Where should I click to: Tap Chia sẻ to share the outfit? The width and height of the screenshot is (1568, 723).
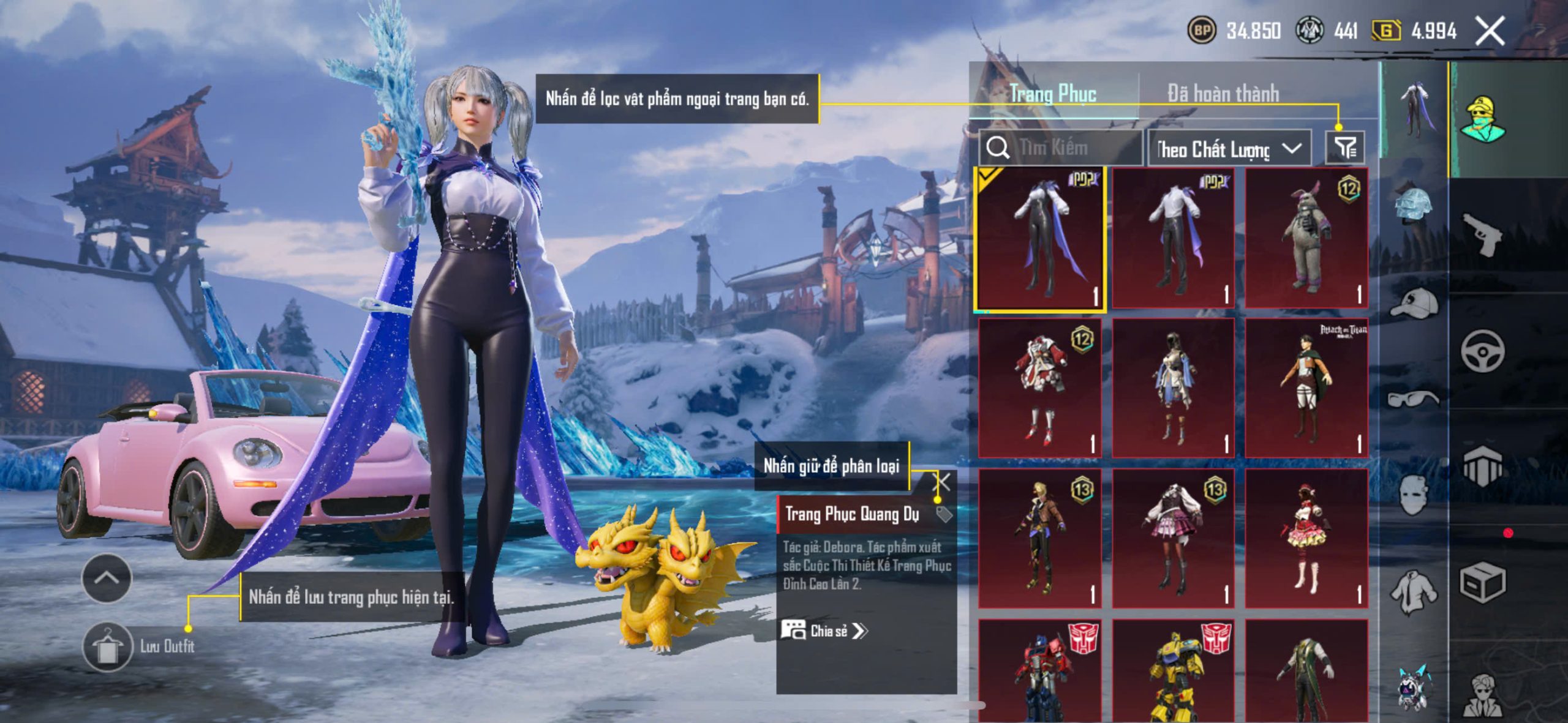pyautogui.click(x=824, y=631)
